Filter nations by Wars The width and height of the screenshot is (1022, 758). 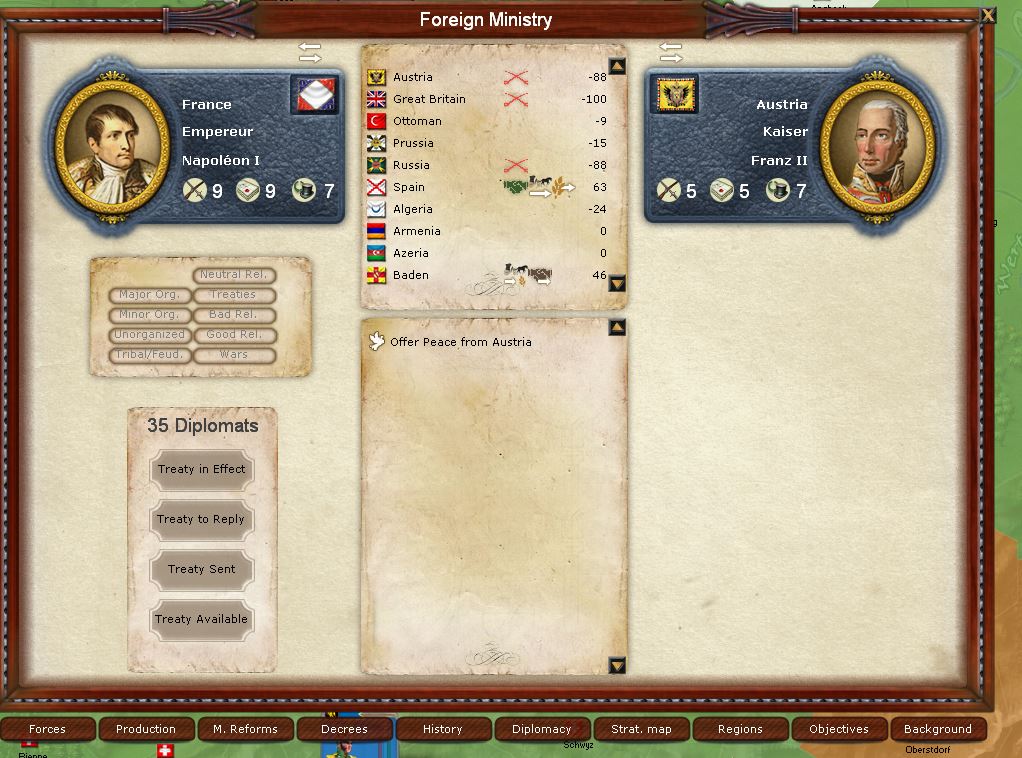pyautogui.click(x=233, y=355)
